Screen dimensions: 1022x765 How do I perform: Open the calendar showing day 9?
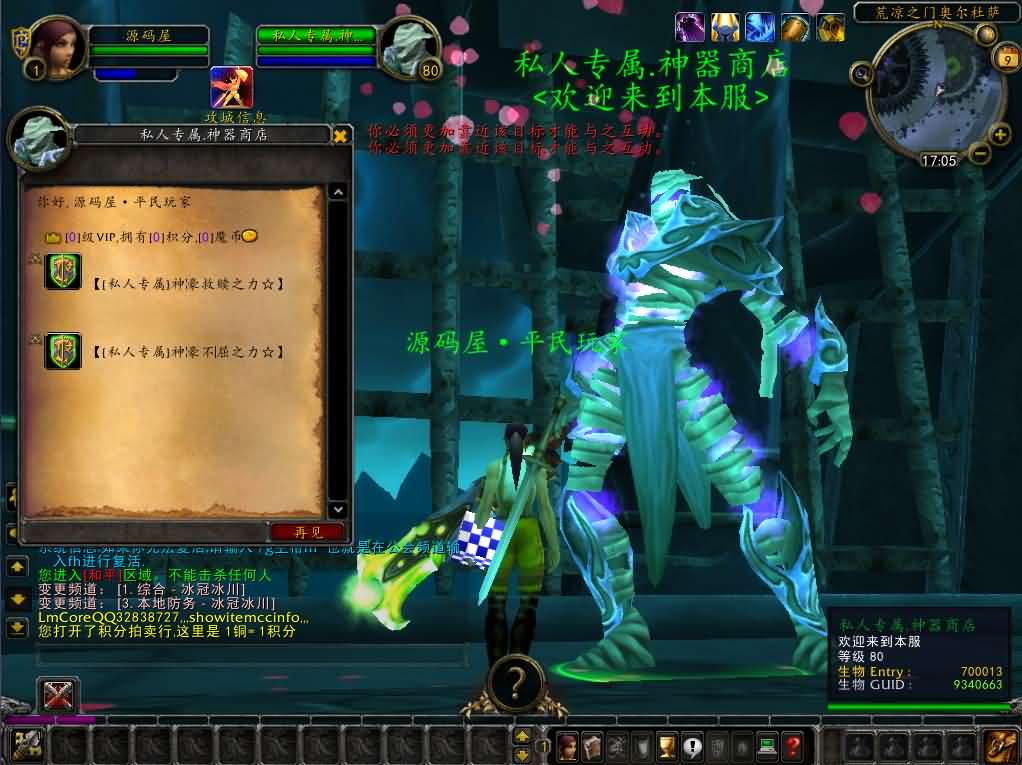pyautogui.click(x=1004, y=59)
